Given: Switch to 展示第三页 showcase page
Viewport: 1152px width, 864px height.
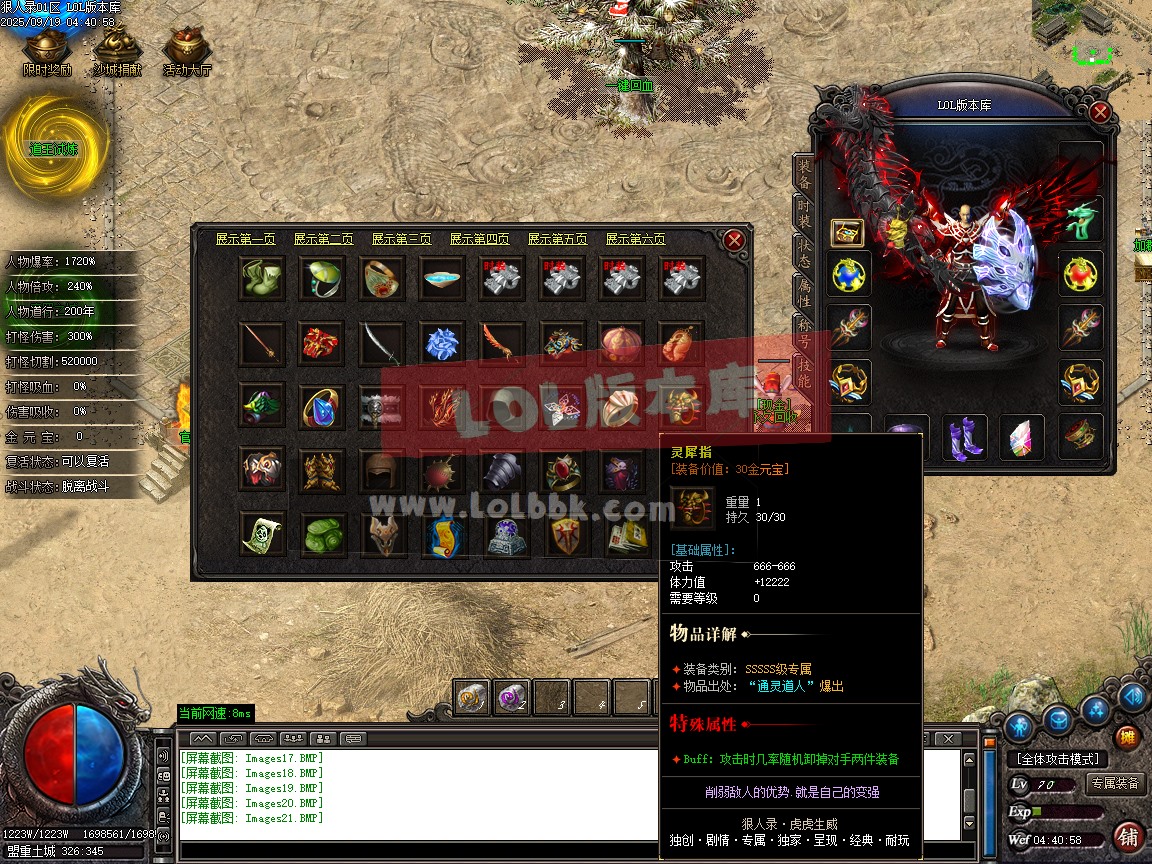Looking at the screenshot, I should tap(401, 239).
